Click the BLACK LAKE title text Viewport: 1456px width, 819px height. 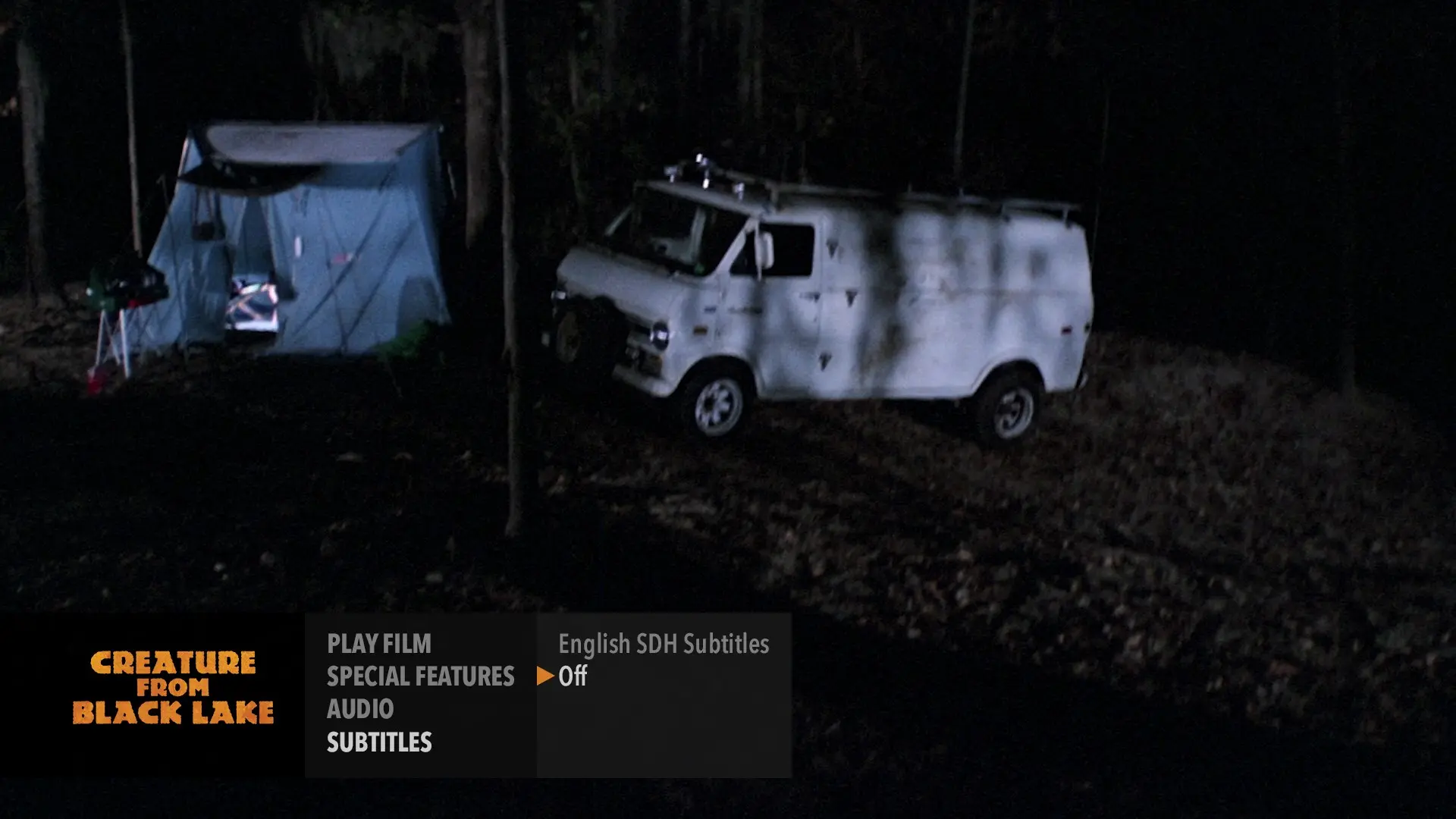[x=174, y=711]
